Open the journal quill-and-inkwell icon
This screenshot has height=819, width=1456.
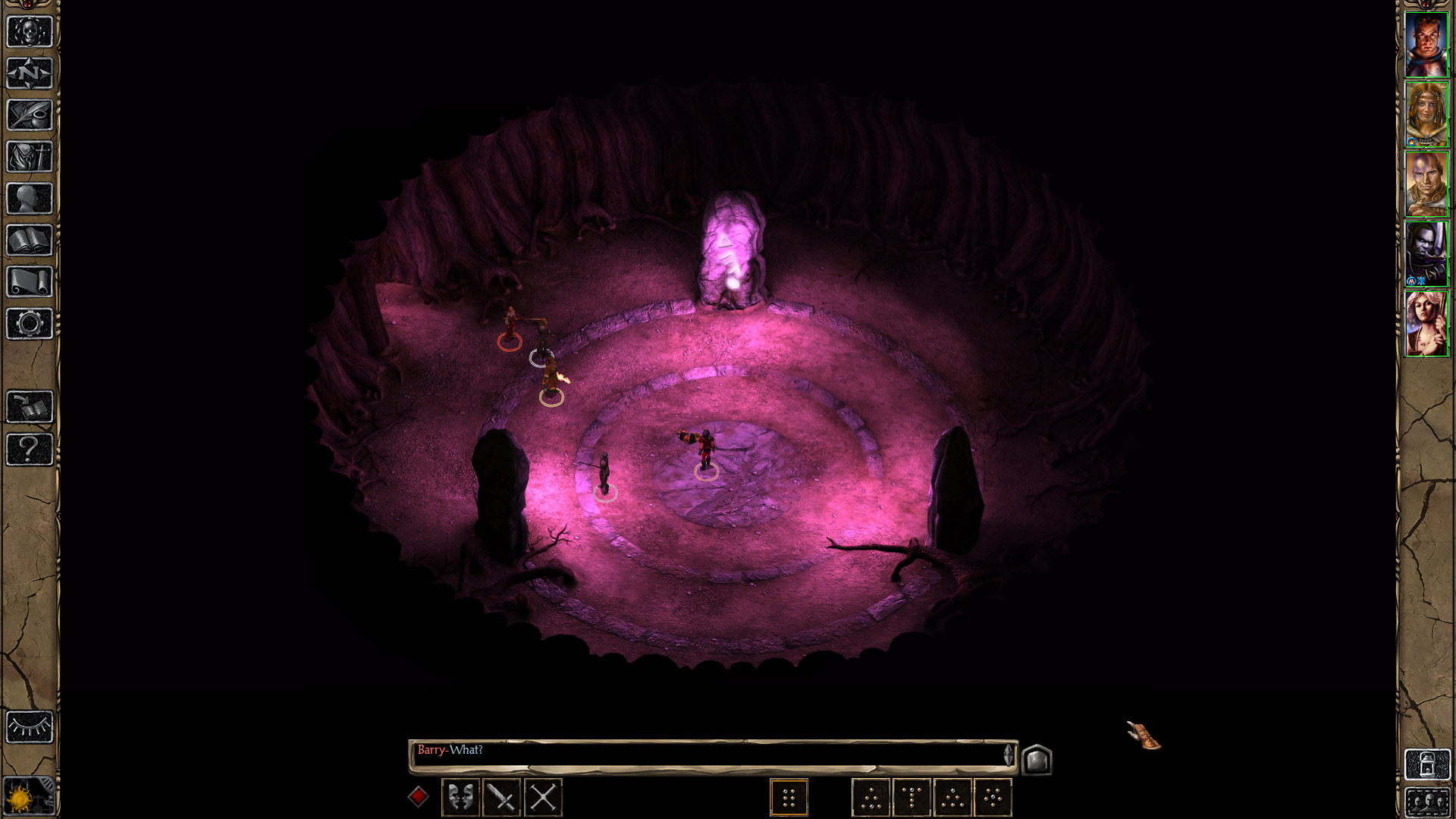(30, 115)
